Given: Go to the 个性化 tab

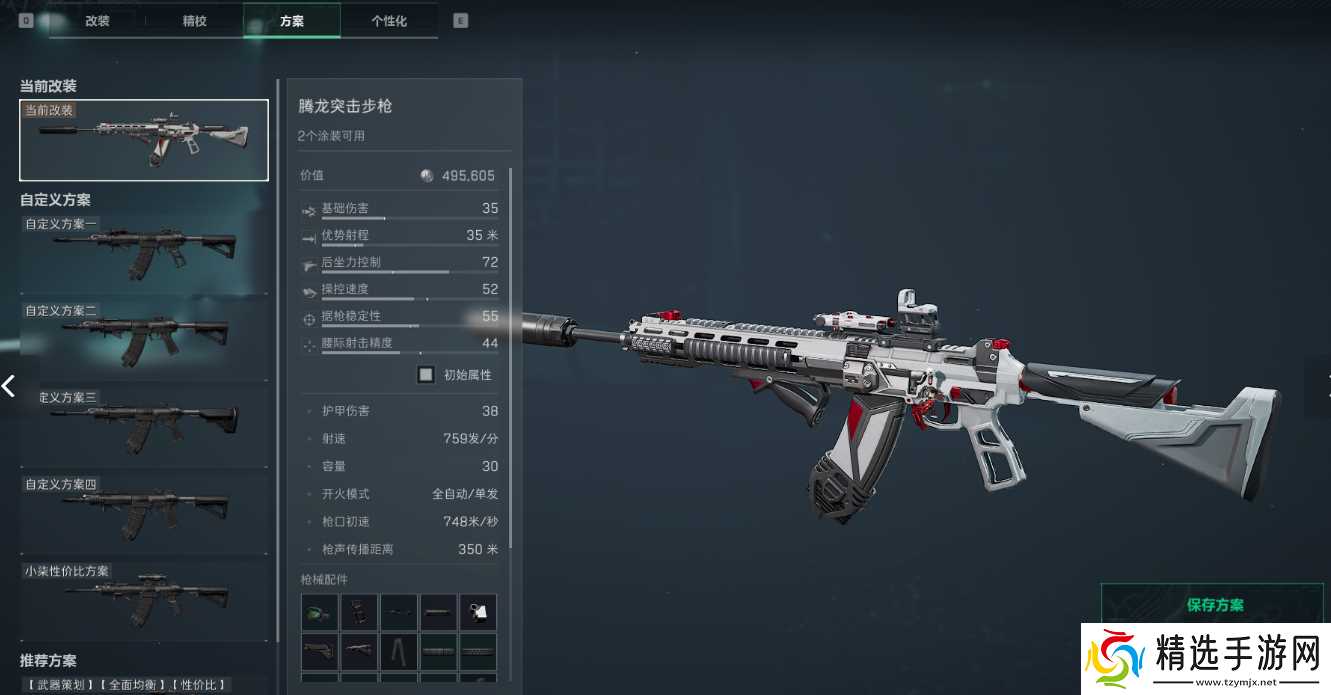Looking at the screenshot, I should pos(389,20).
